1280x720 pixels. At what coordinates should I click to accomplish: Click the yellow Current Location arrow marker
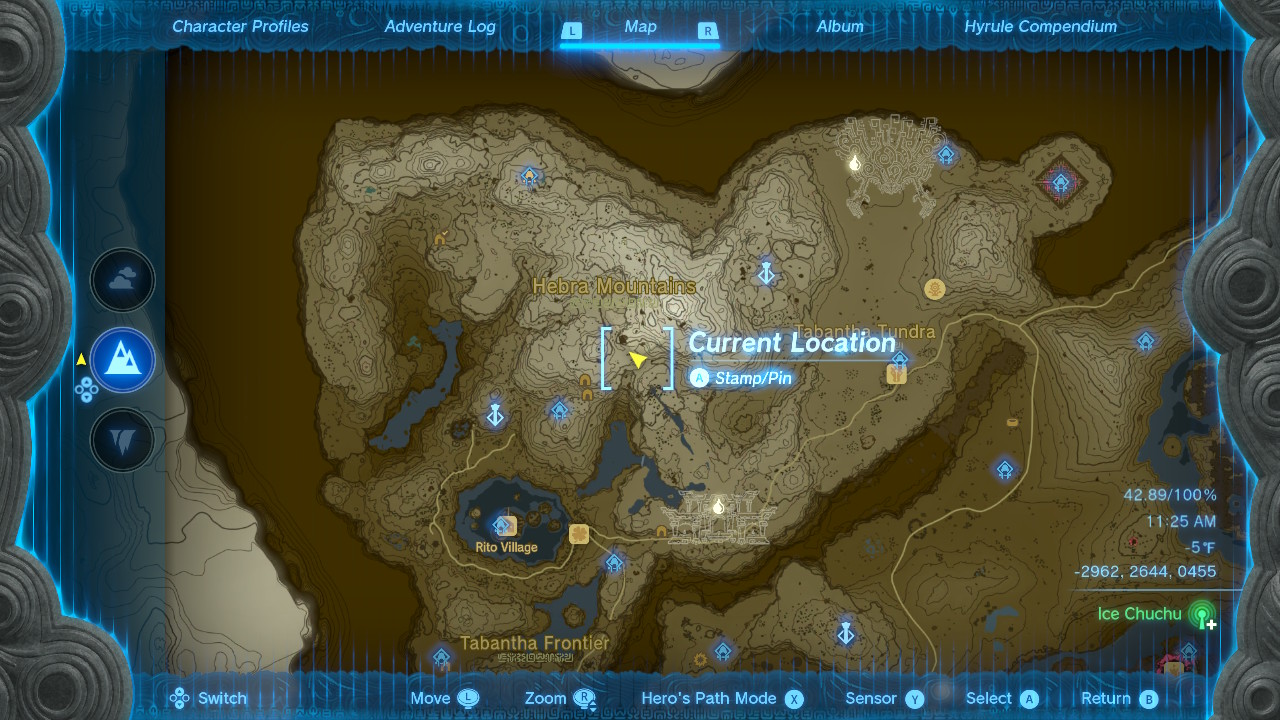click(x=639, y=360)
